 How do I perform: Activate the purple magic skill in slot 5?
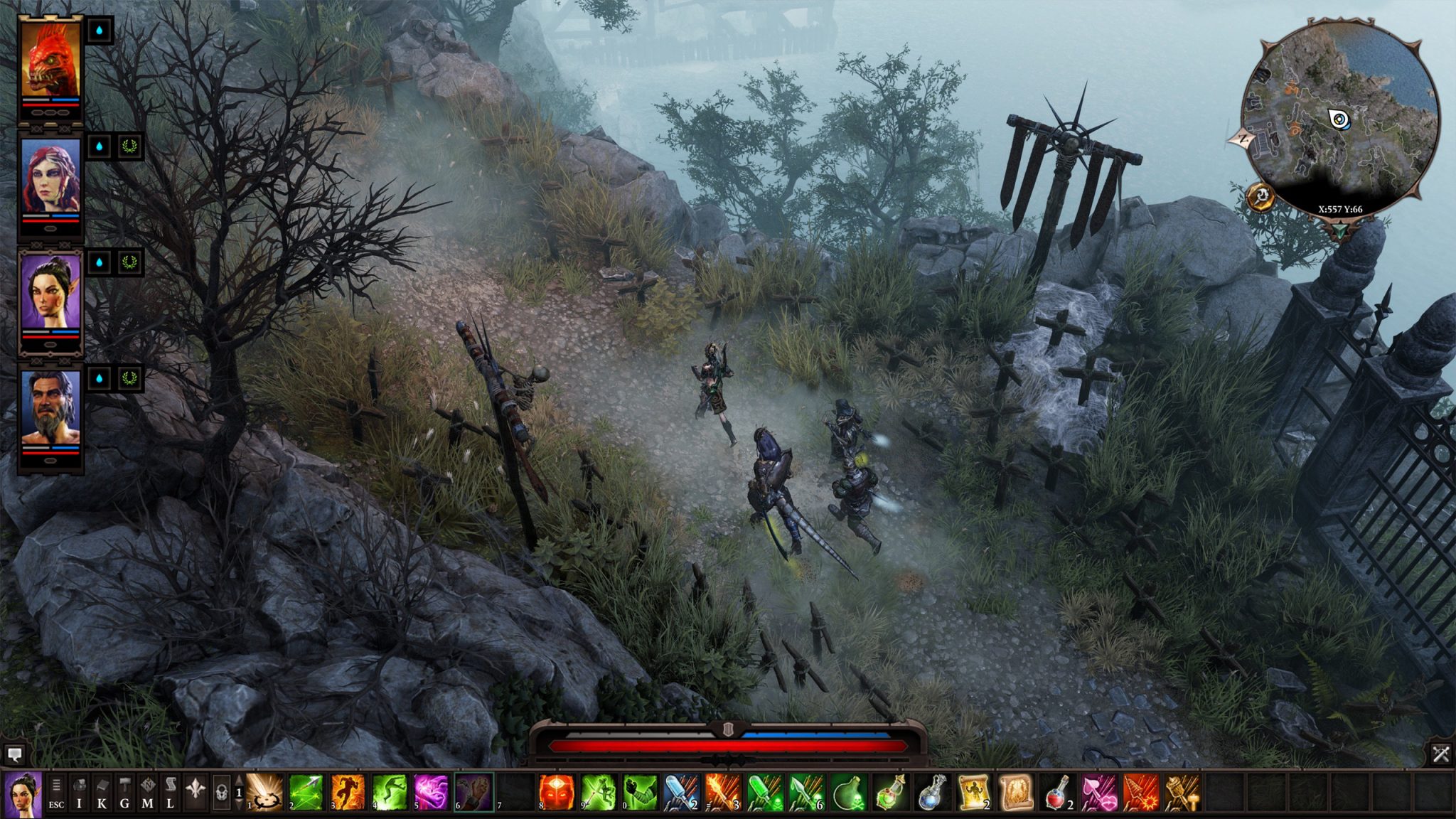click(x=432, y=792)
